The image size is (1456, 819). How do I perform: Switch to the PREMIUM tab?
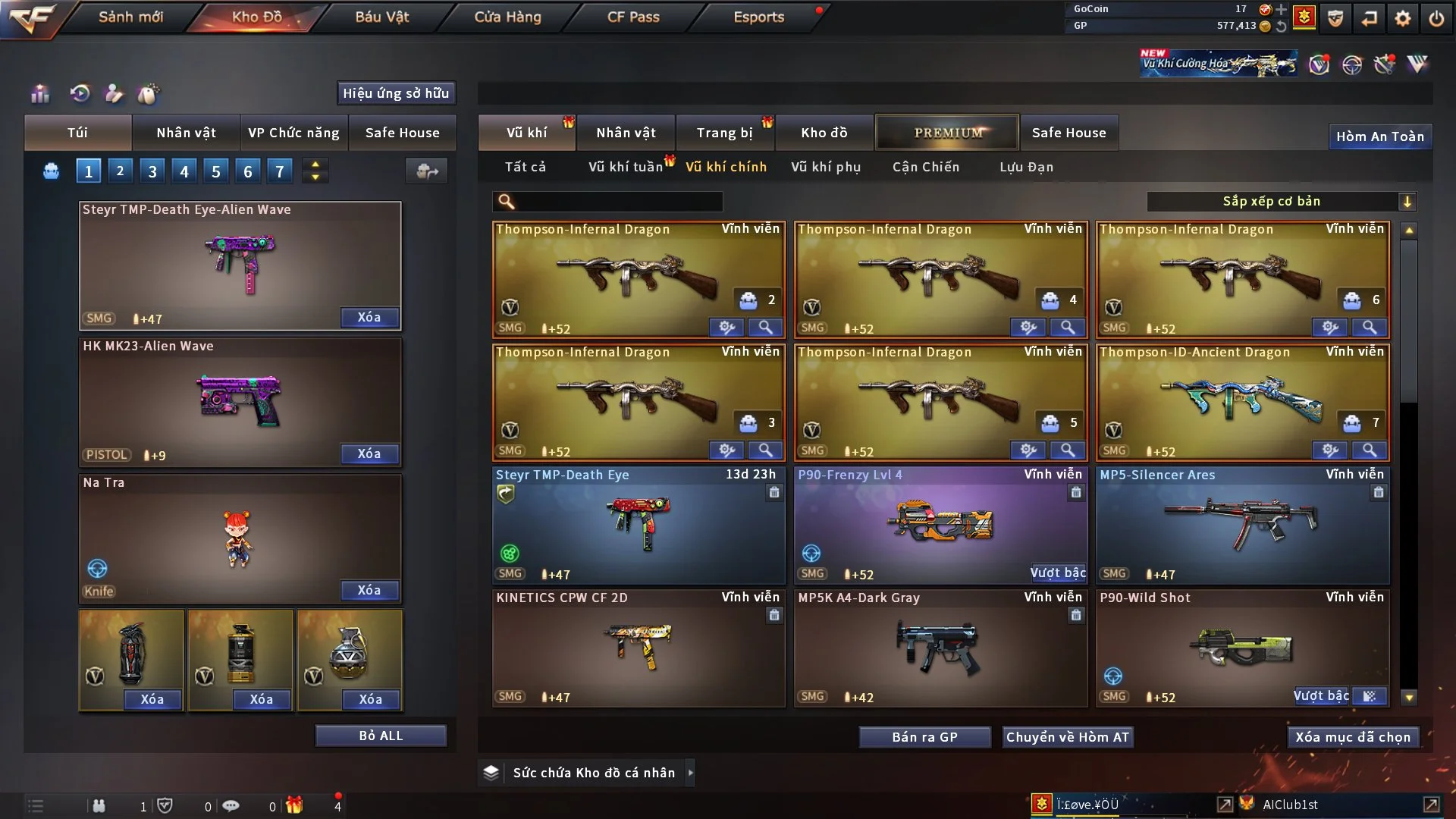point(947,133)
